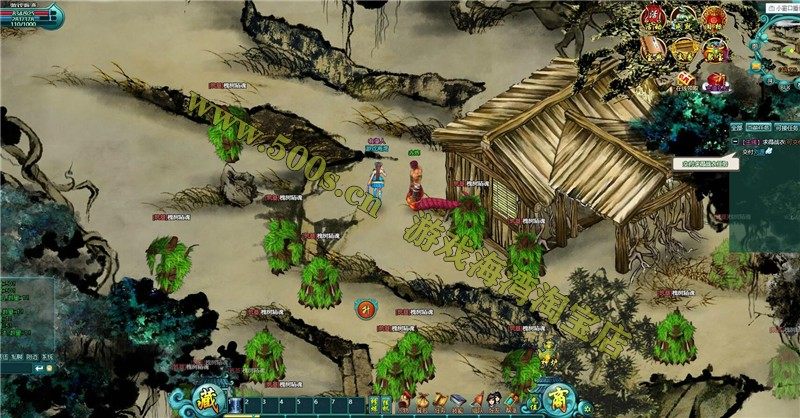Viewport: 800px width, 418px height.
Task: Click the red round event icon top row
Action: coord(652,16)
